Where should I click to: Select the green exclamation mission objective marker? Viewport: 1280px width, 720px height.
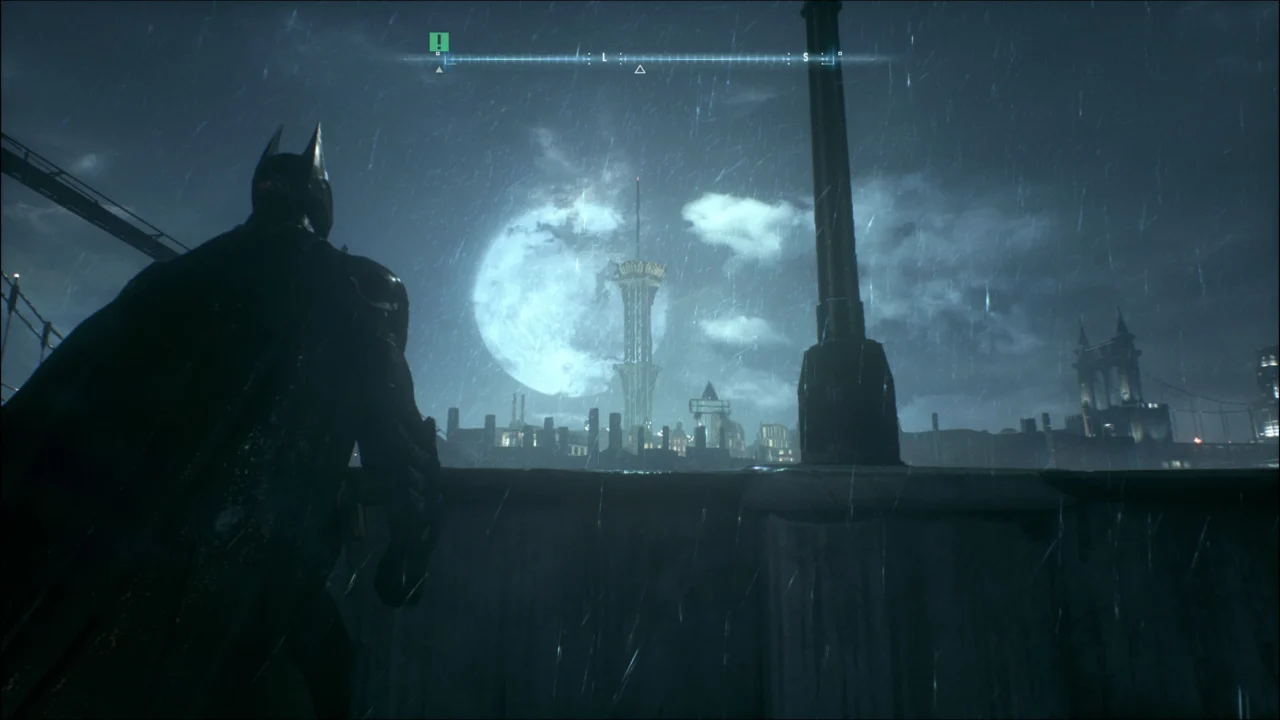pyautogui.click(x=438, y=42)
